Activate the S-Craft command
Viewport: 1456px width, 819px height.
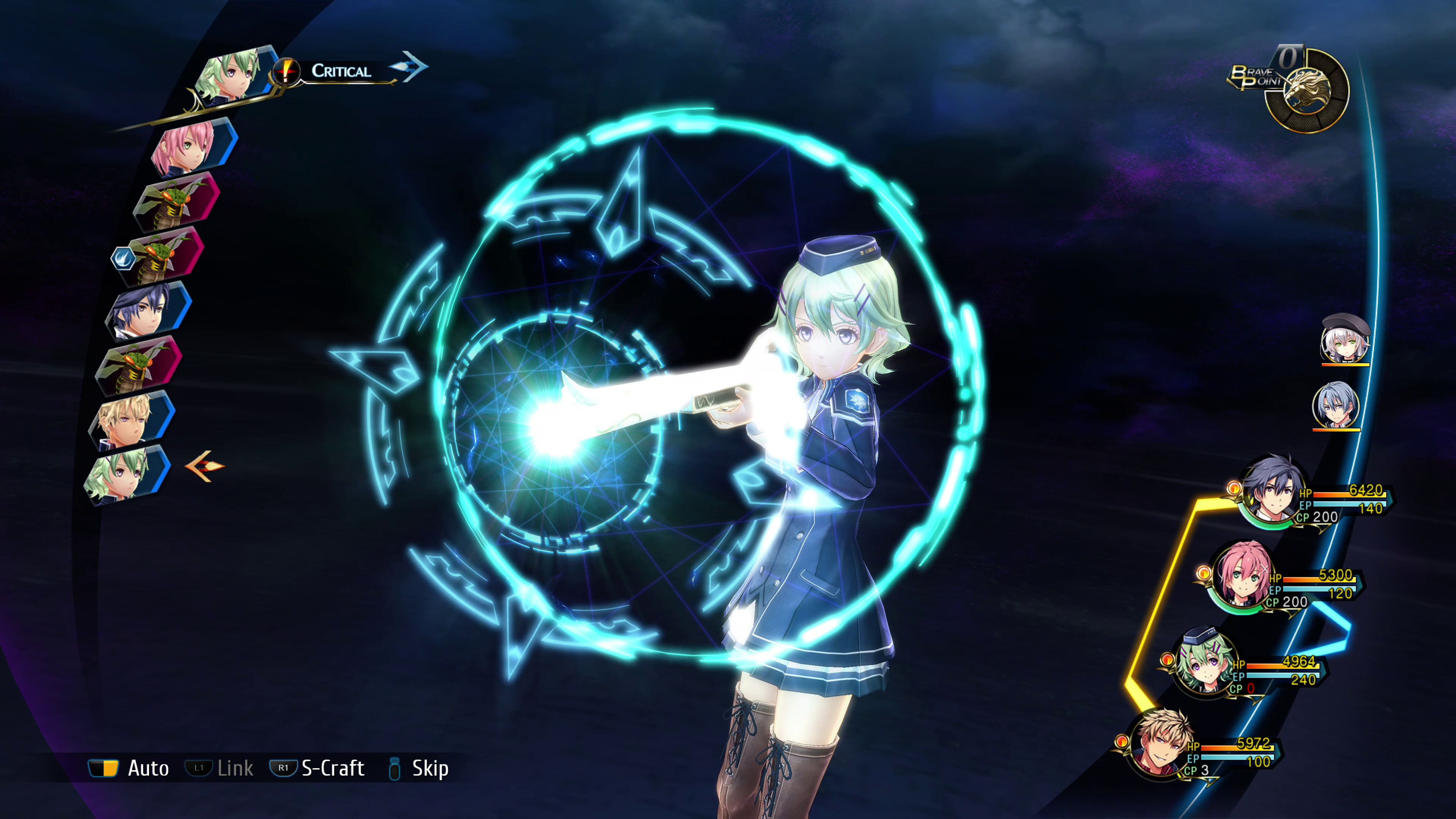pyautogui.click(x=318, y=768)
